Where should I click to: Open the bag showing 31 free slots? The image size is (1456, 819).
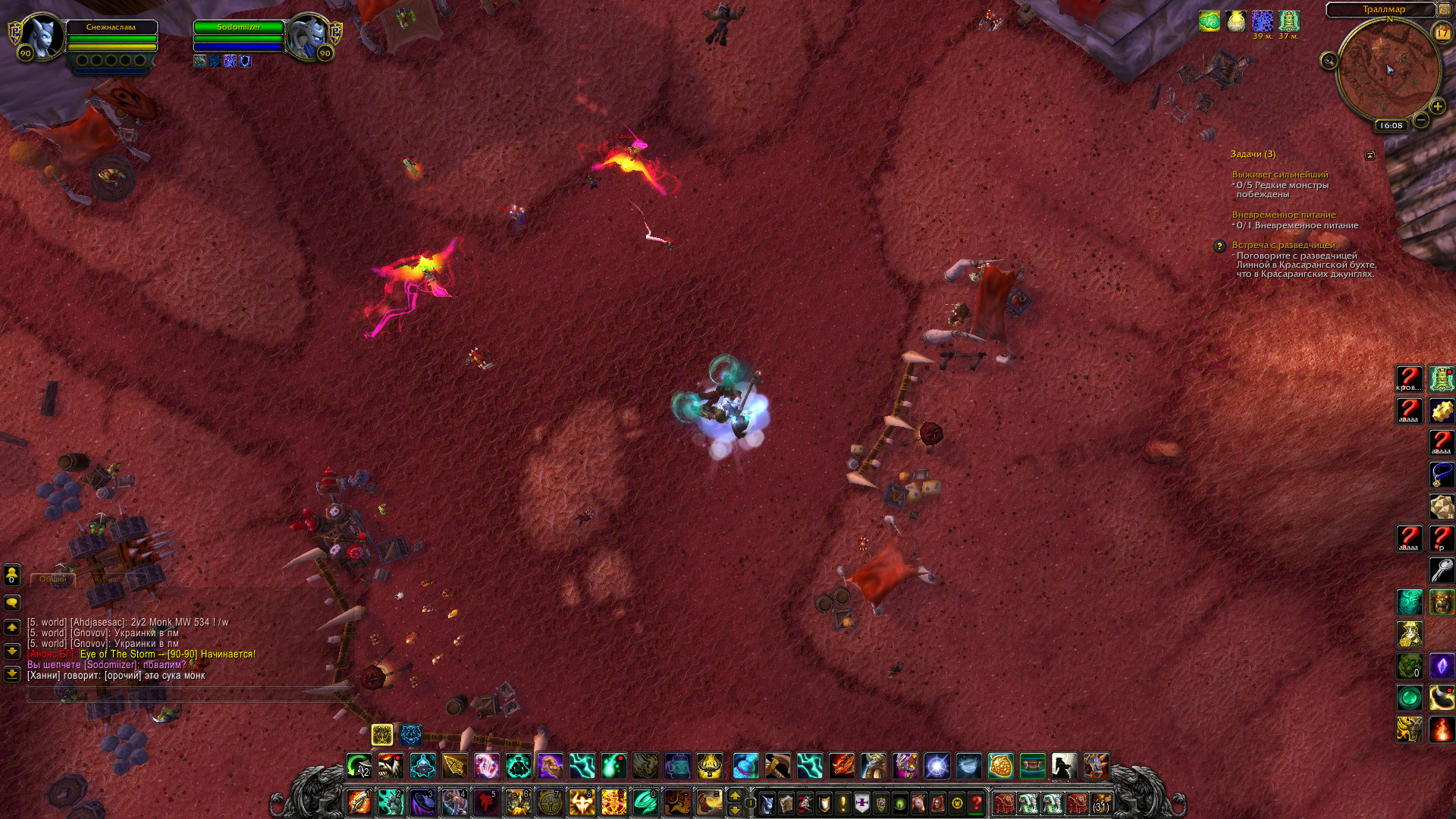click(x=1101, y=803)
